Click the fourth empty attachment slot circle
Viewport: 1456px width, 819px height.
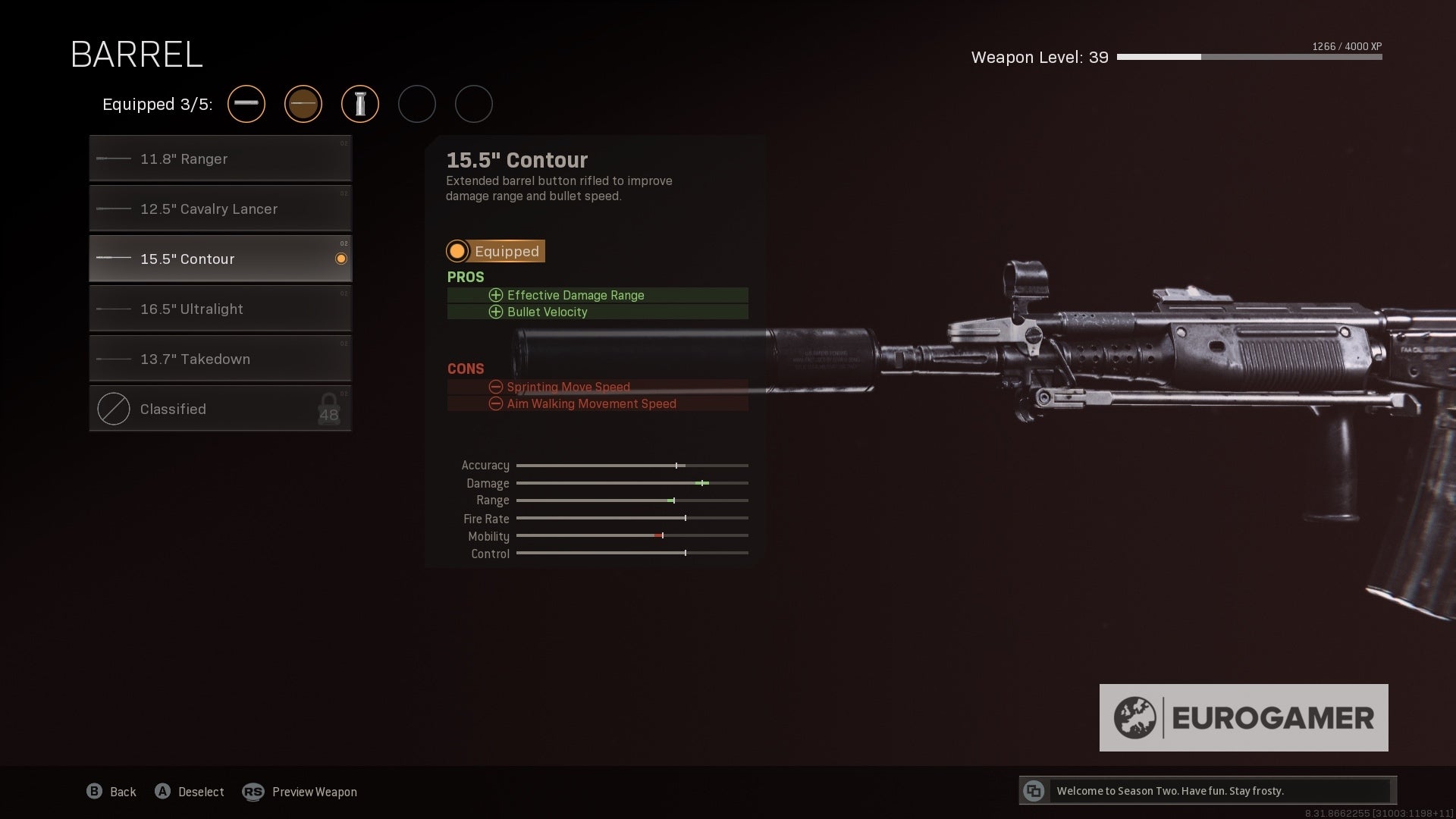417,104
